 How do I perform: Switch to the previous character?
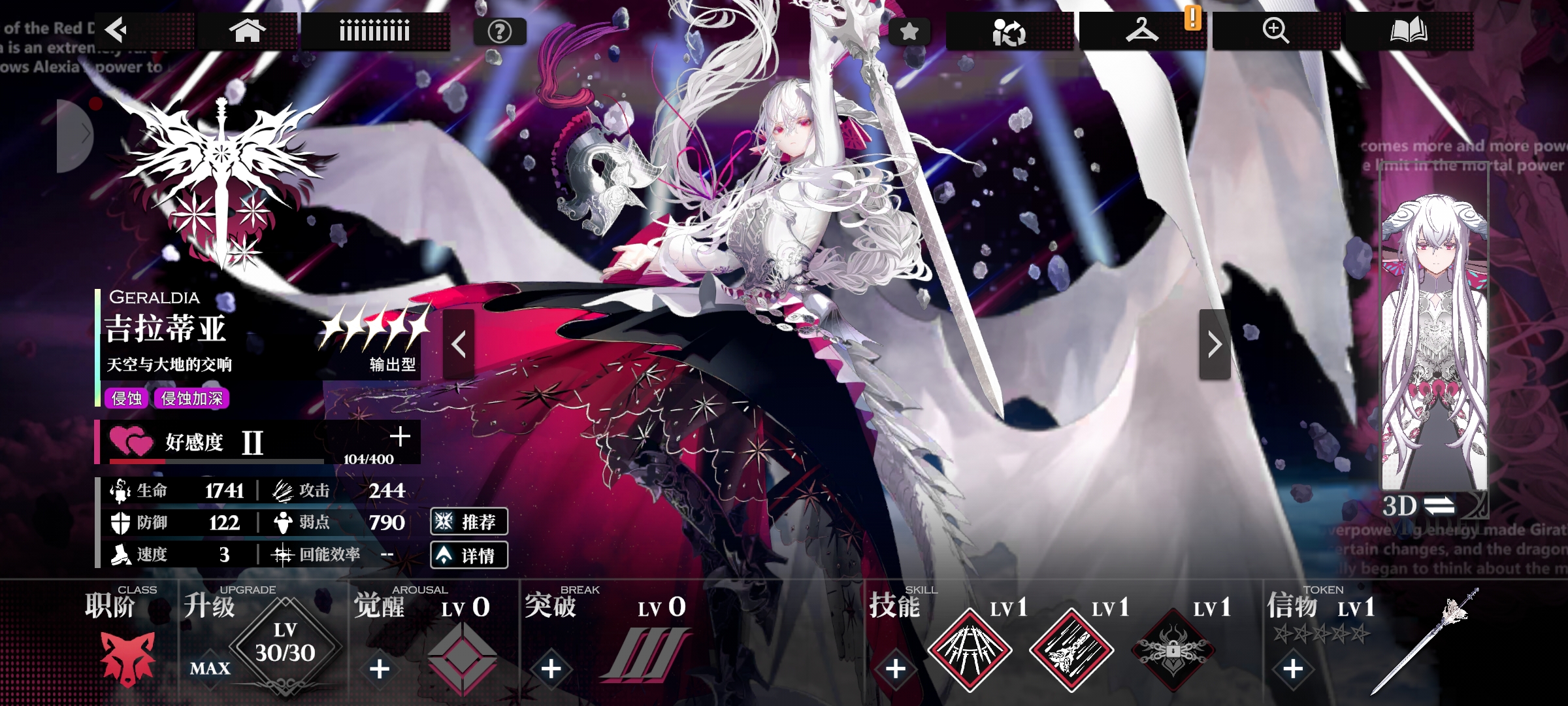[459, 345]
